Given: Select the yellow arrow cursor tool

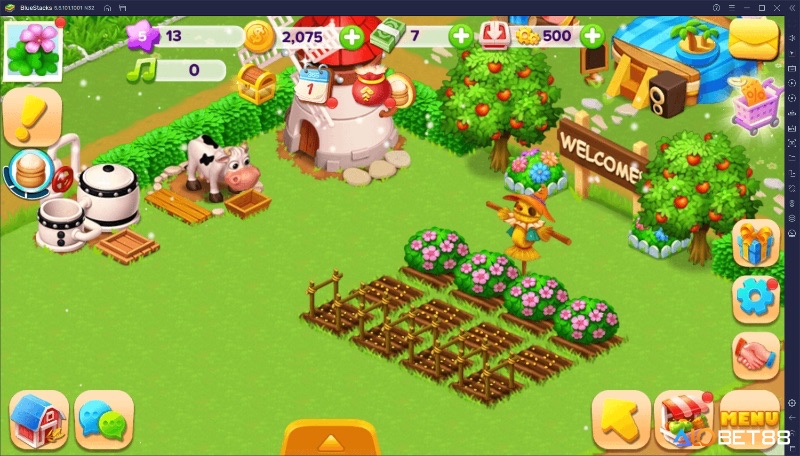Looking at the screenshot, I should click(x=621, y=419).
